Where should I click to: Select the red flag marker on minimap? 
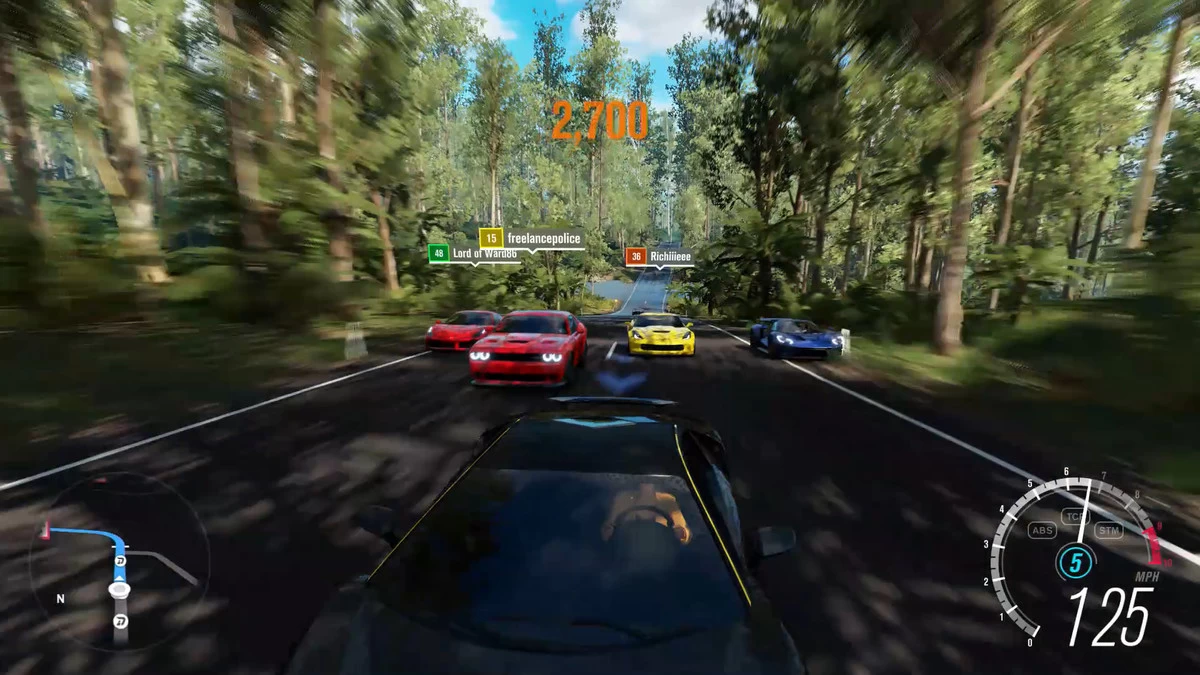[x=44, y=528]
